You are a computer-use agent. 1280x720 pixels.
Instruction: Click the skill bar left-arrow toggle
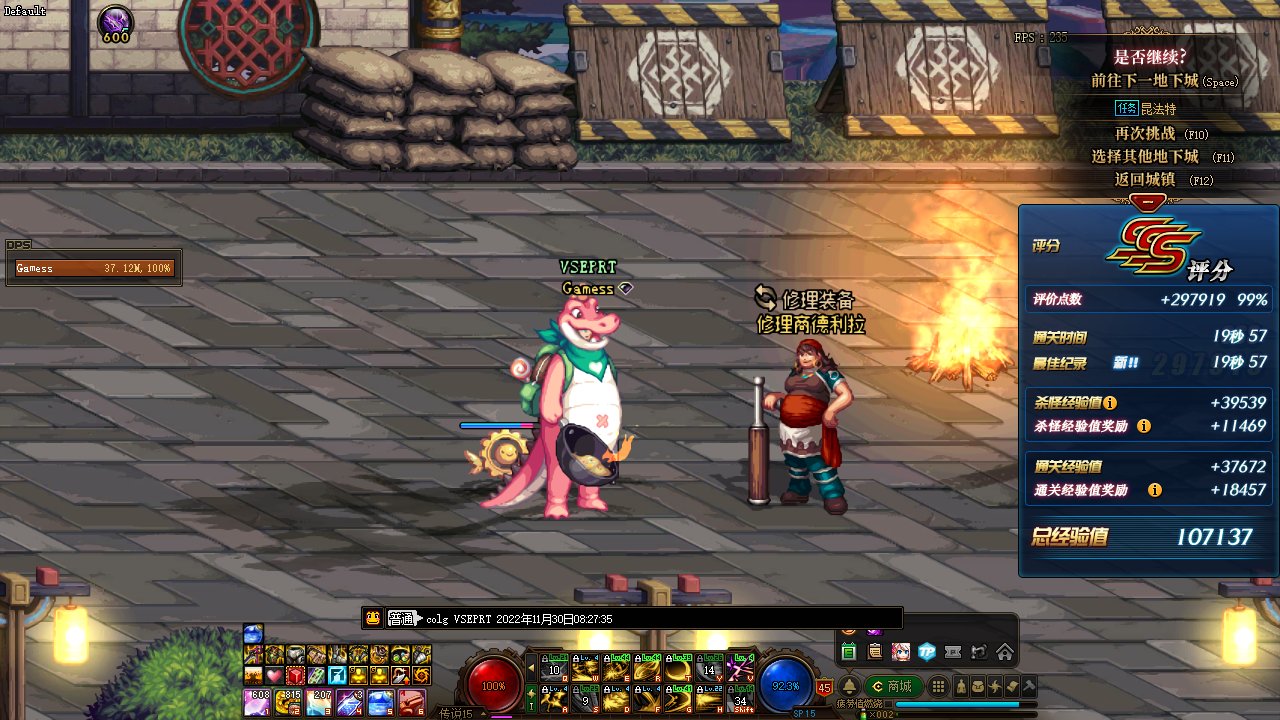531,667
